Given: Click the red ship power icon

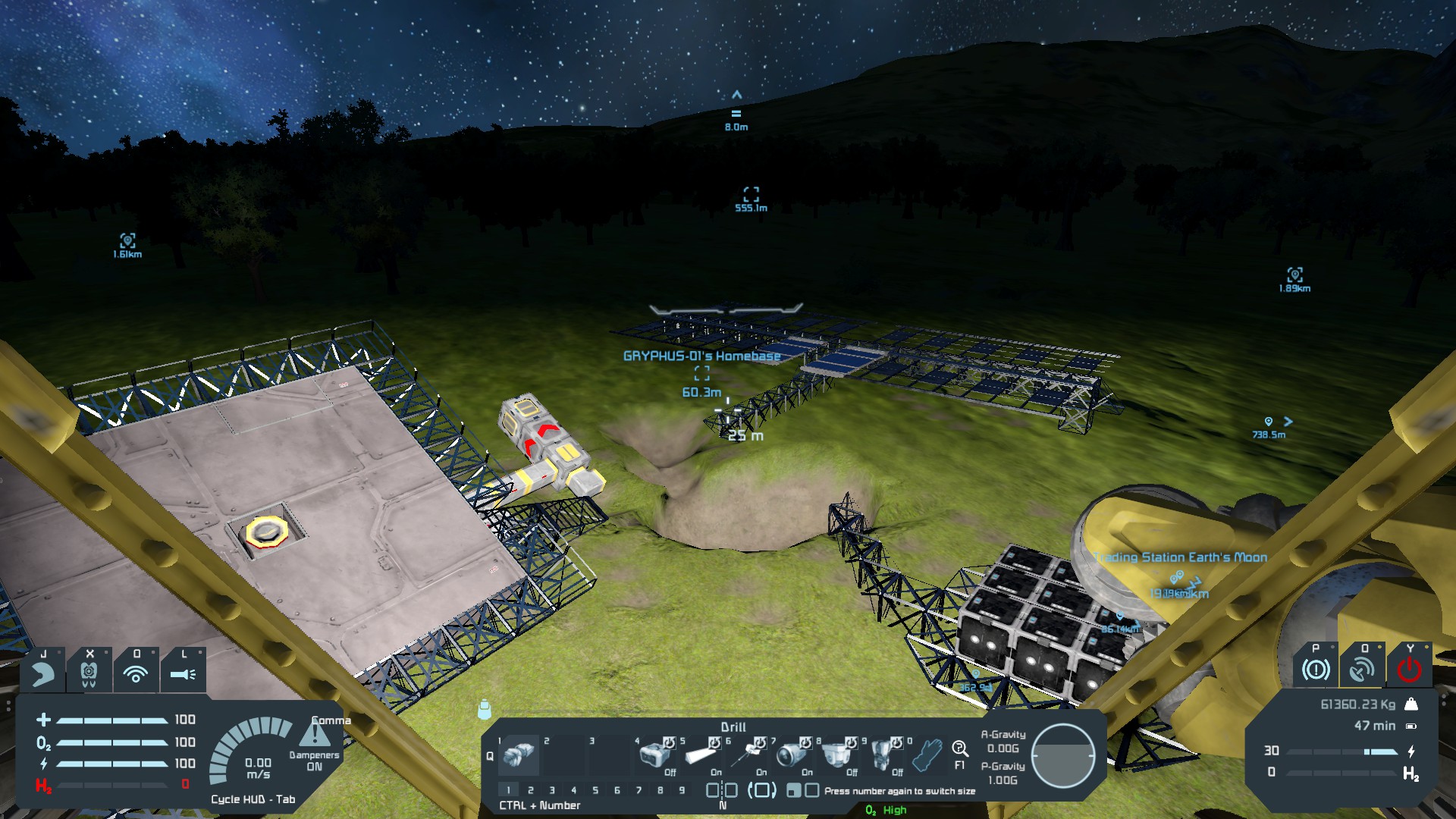Looking at the screenshot, I should coord(1409,669).
